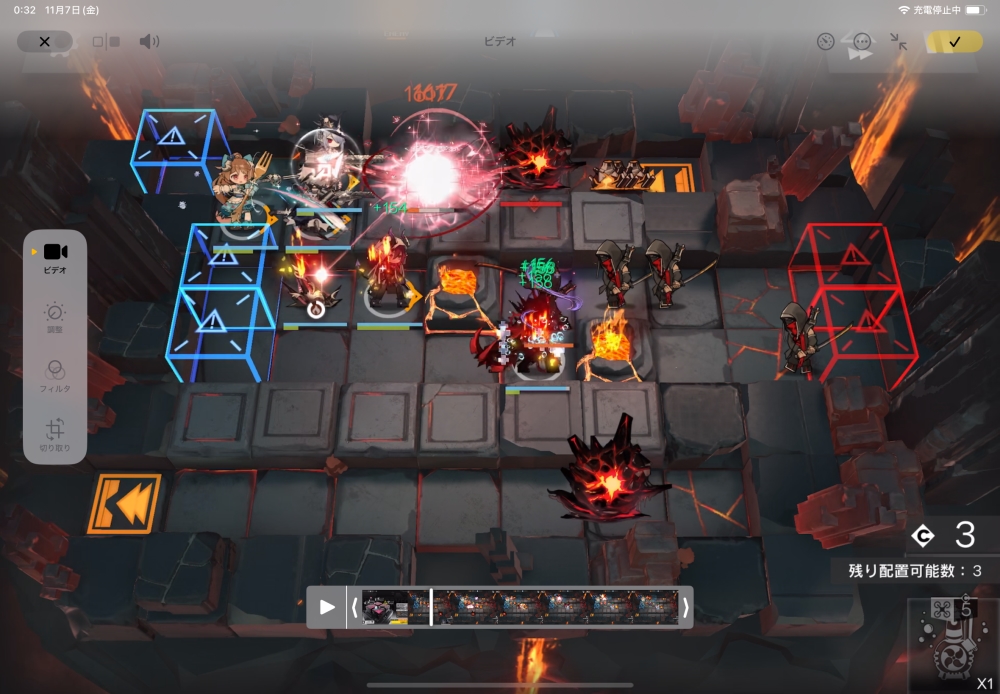
Task: Close the video editor with the X button
Action: pos(45,42)
